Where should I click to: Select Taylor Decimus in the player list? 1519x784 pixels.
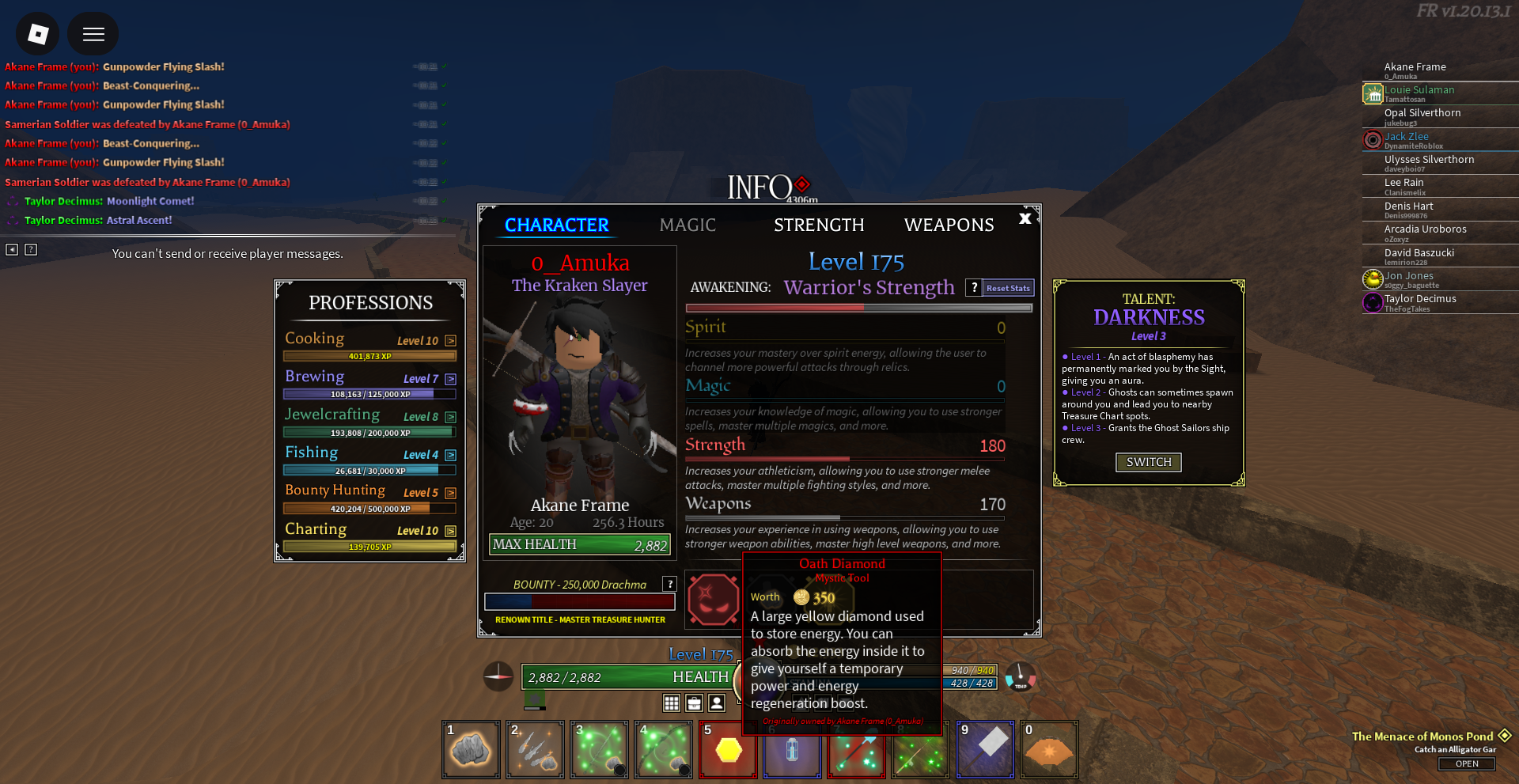coord(1419,299)
